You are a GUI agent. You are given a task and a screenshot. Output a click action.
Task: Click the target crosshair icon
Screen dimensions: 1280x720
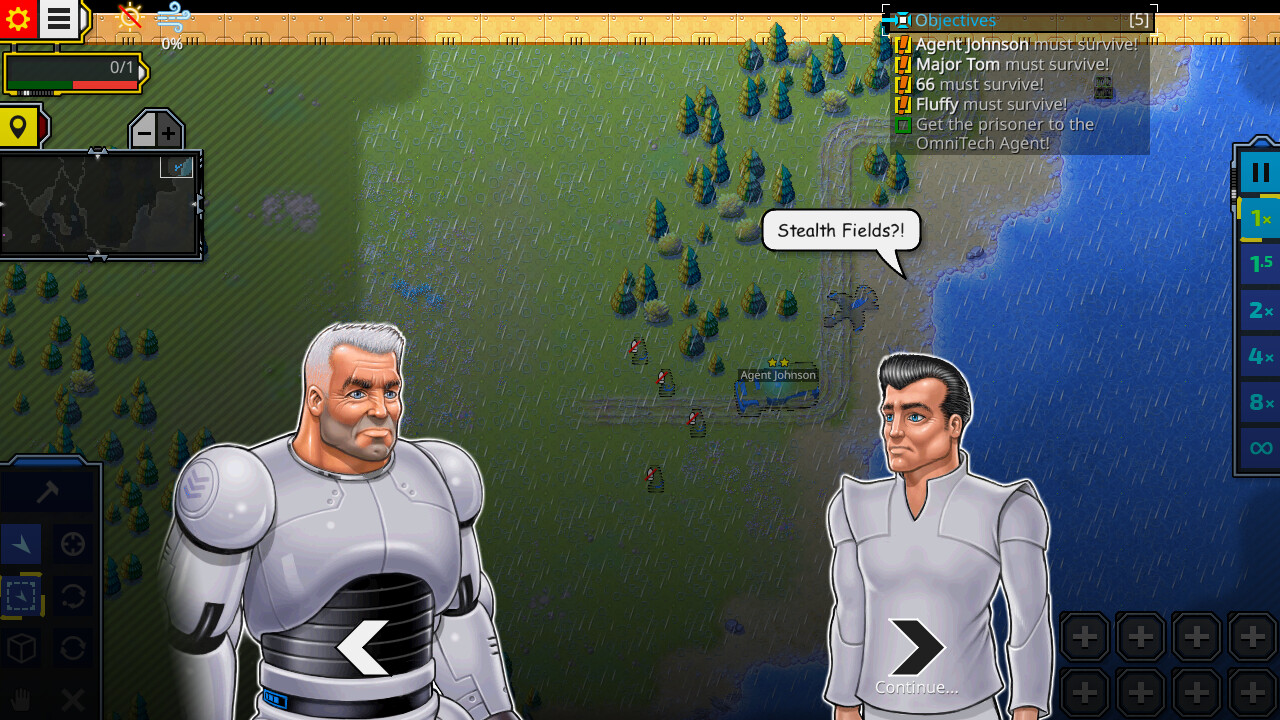coord(72,545)
